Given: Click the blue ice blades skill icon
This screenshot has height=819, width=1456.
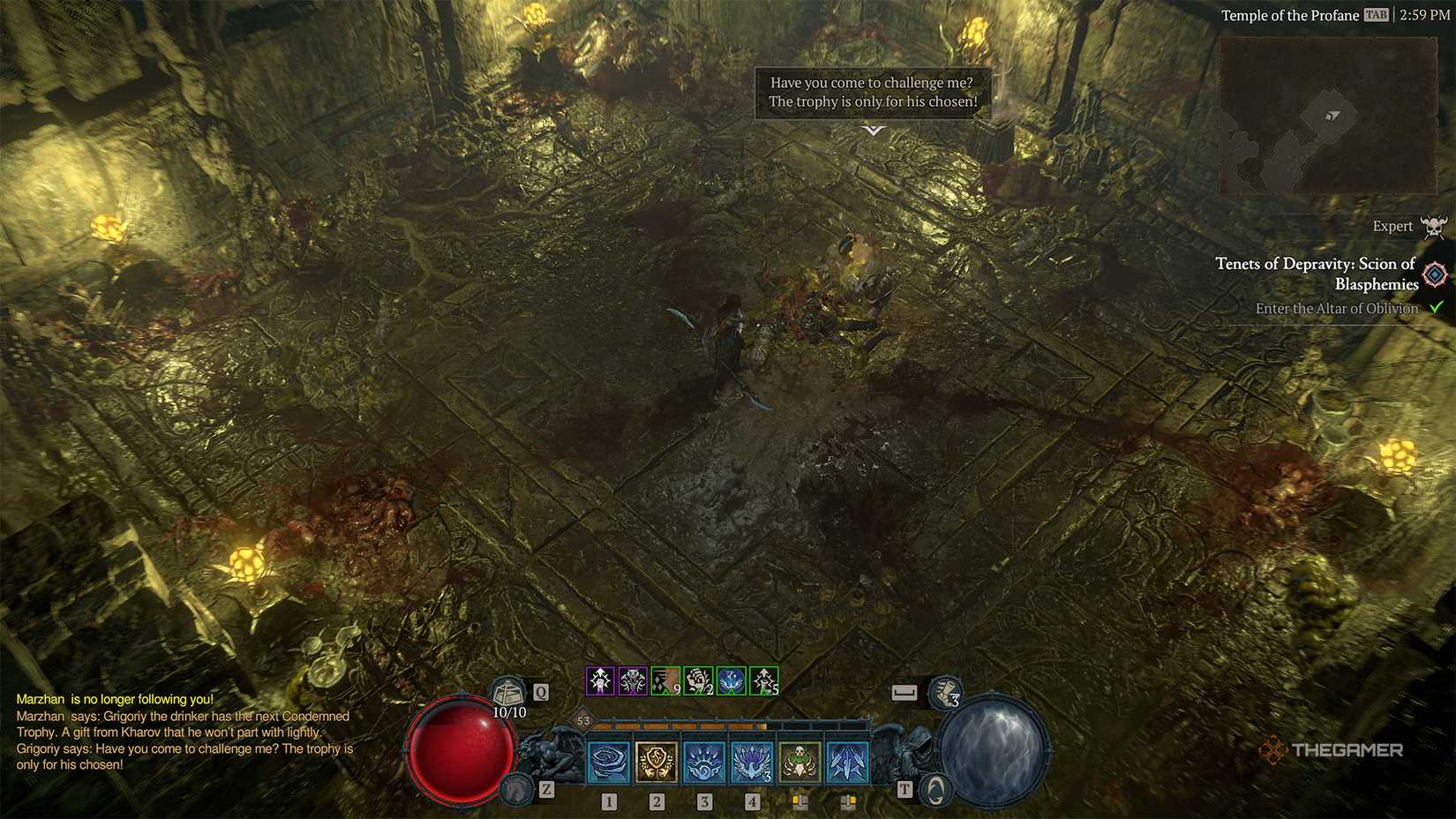Looking at the screenshot, I should point(845,763).
